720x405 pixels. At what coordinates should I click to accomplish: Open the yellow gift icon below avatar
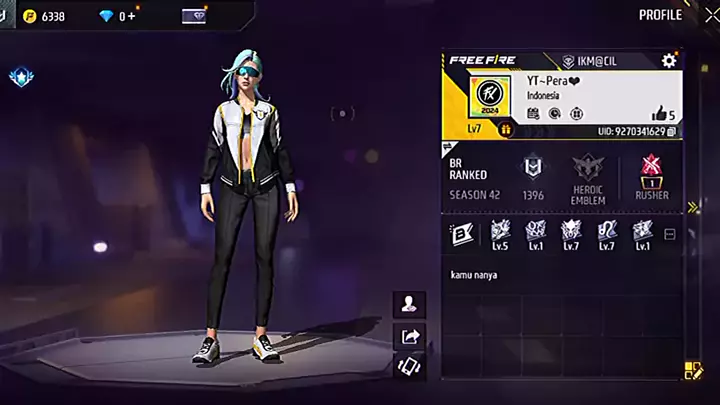(506, 129)
